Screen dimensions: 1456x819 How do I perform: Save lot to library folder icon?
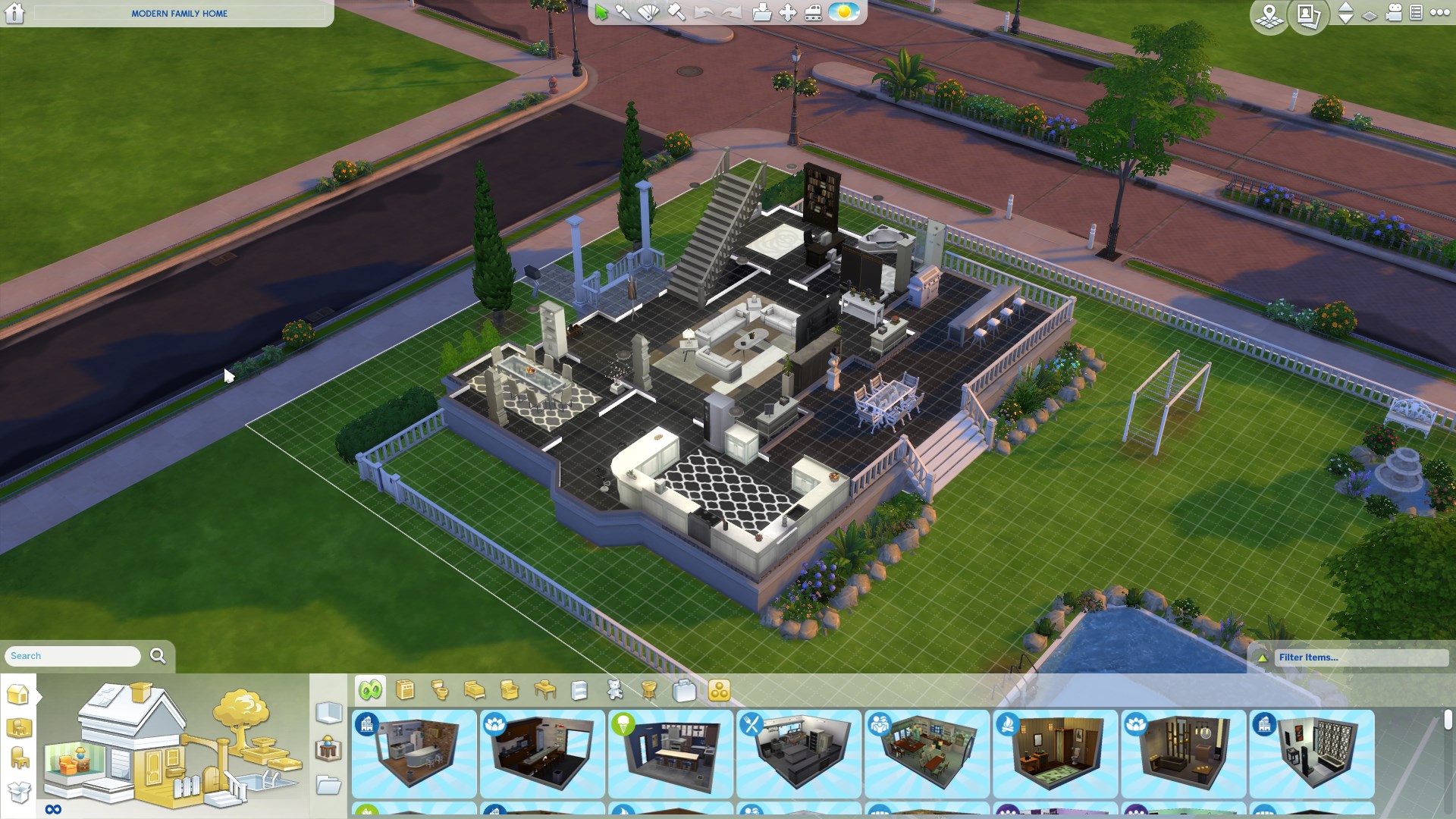pos(761,13)
